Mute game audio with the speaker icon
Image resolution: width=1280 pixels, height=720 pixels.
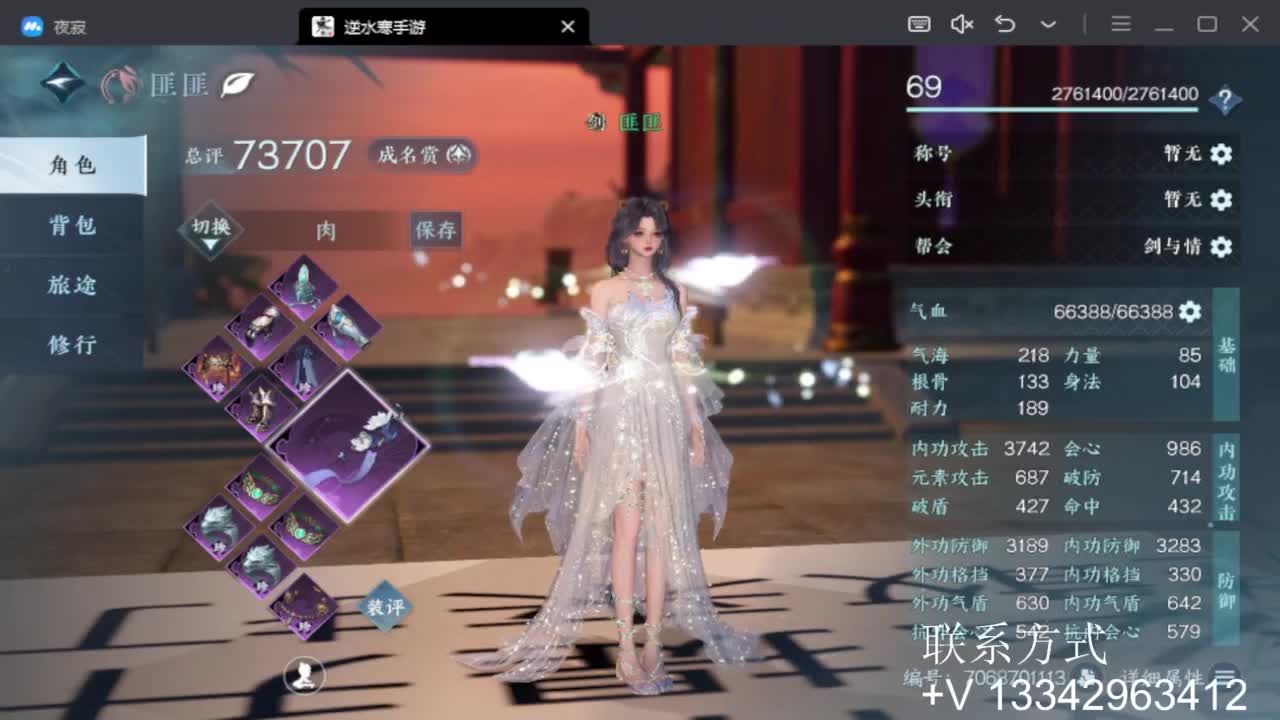pos(961,22)
